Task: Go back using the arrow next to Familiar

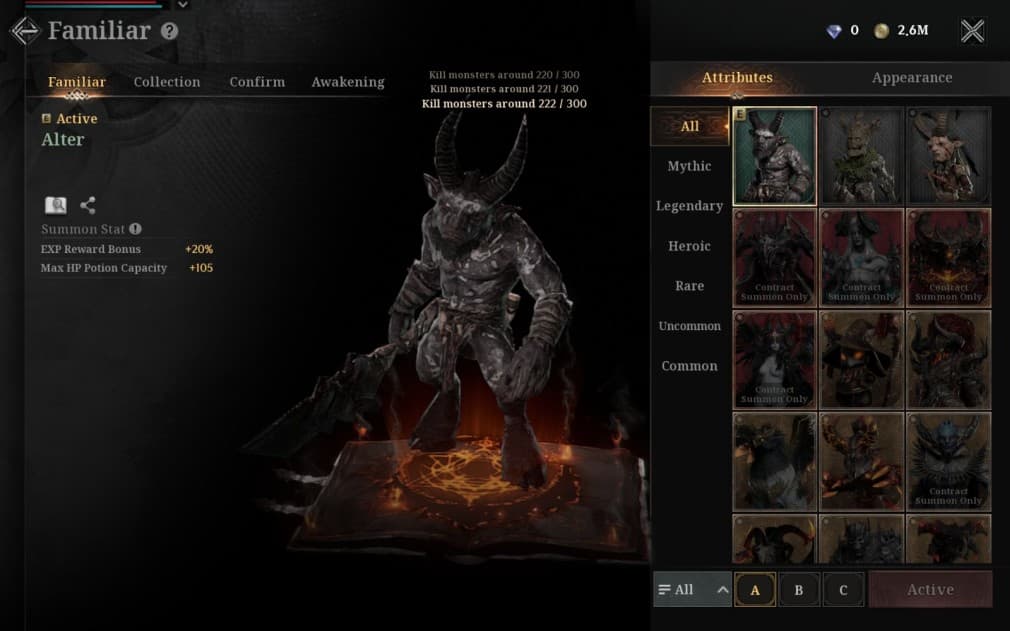Action: click(x=24, y=31)
